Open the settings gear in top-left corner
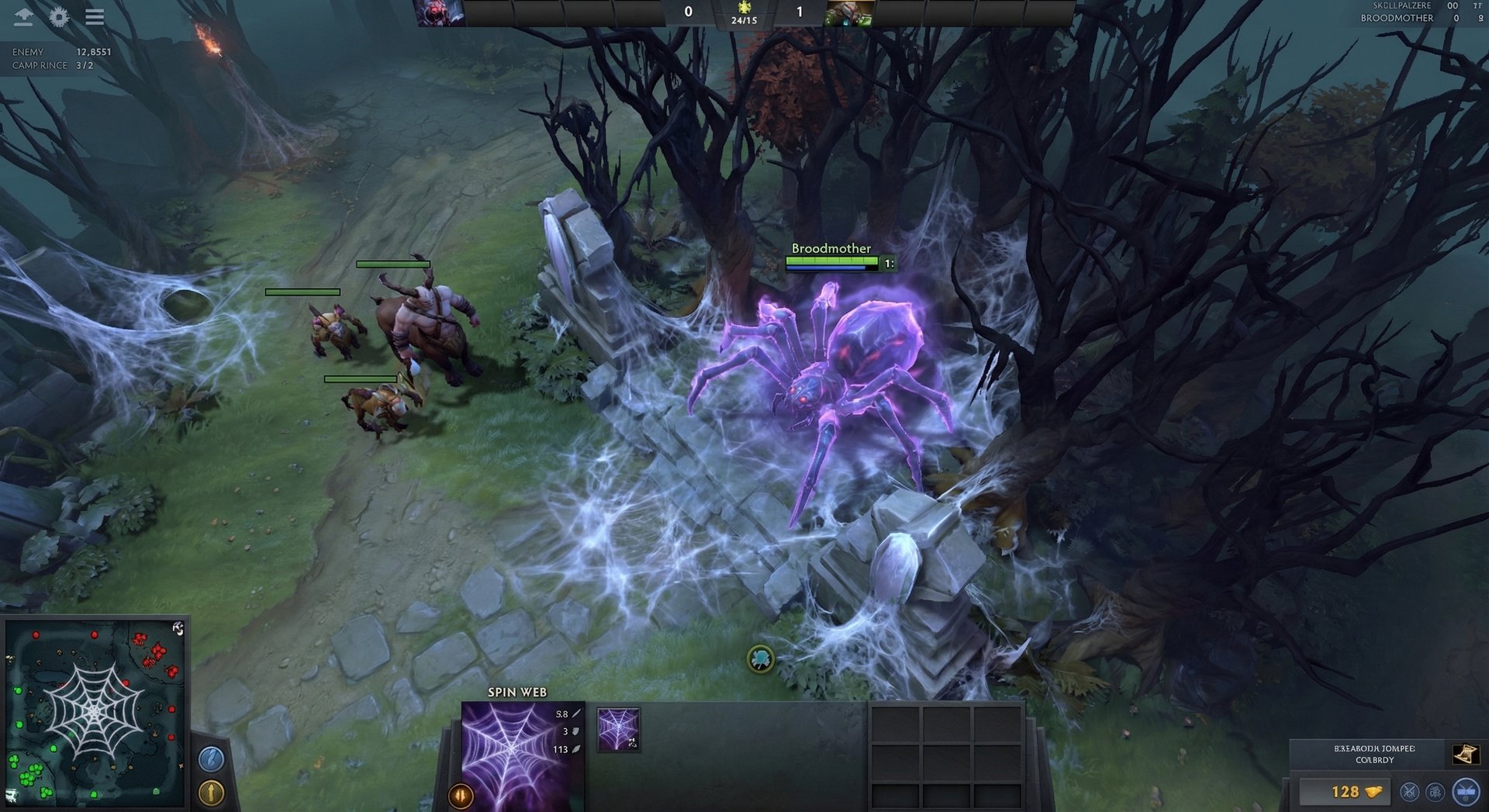This screenshot has width=1489, height=812. (x=60, y=15)
